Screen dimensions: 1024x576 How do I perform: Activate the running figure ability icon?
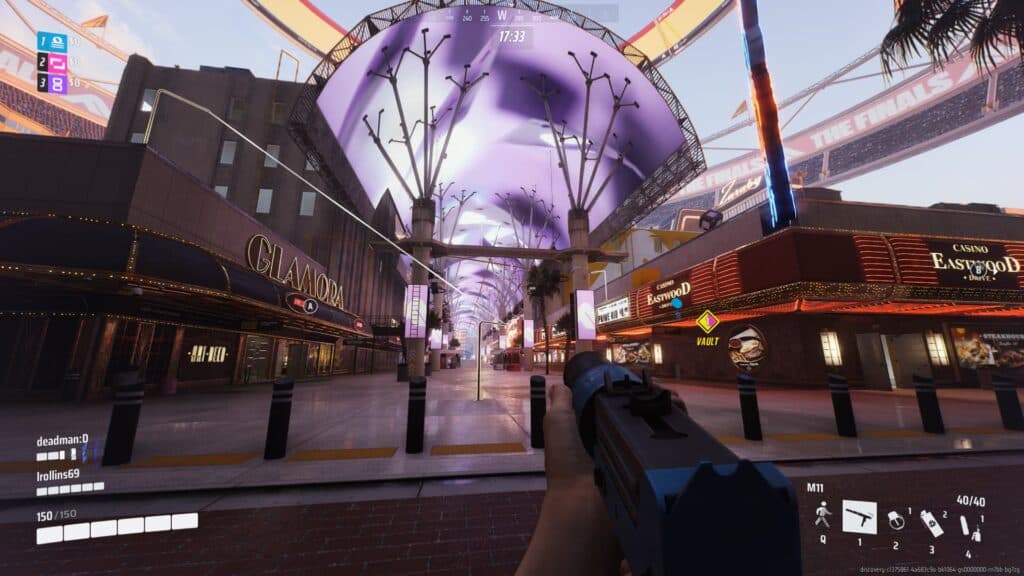coord(823,515)
